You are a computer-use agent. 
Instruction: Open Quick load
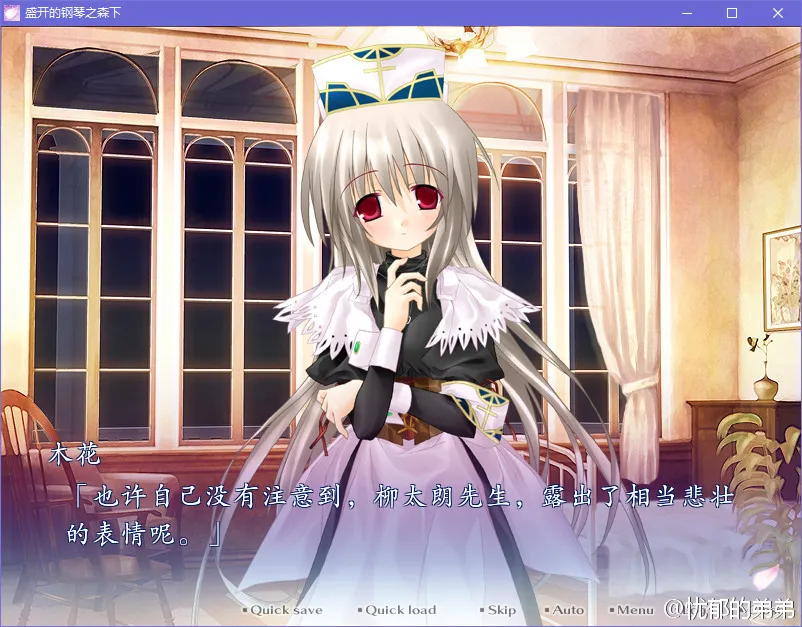[x=400, y=610]
